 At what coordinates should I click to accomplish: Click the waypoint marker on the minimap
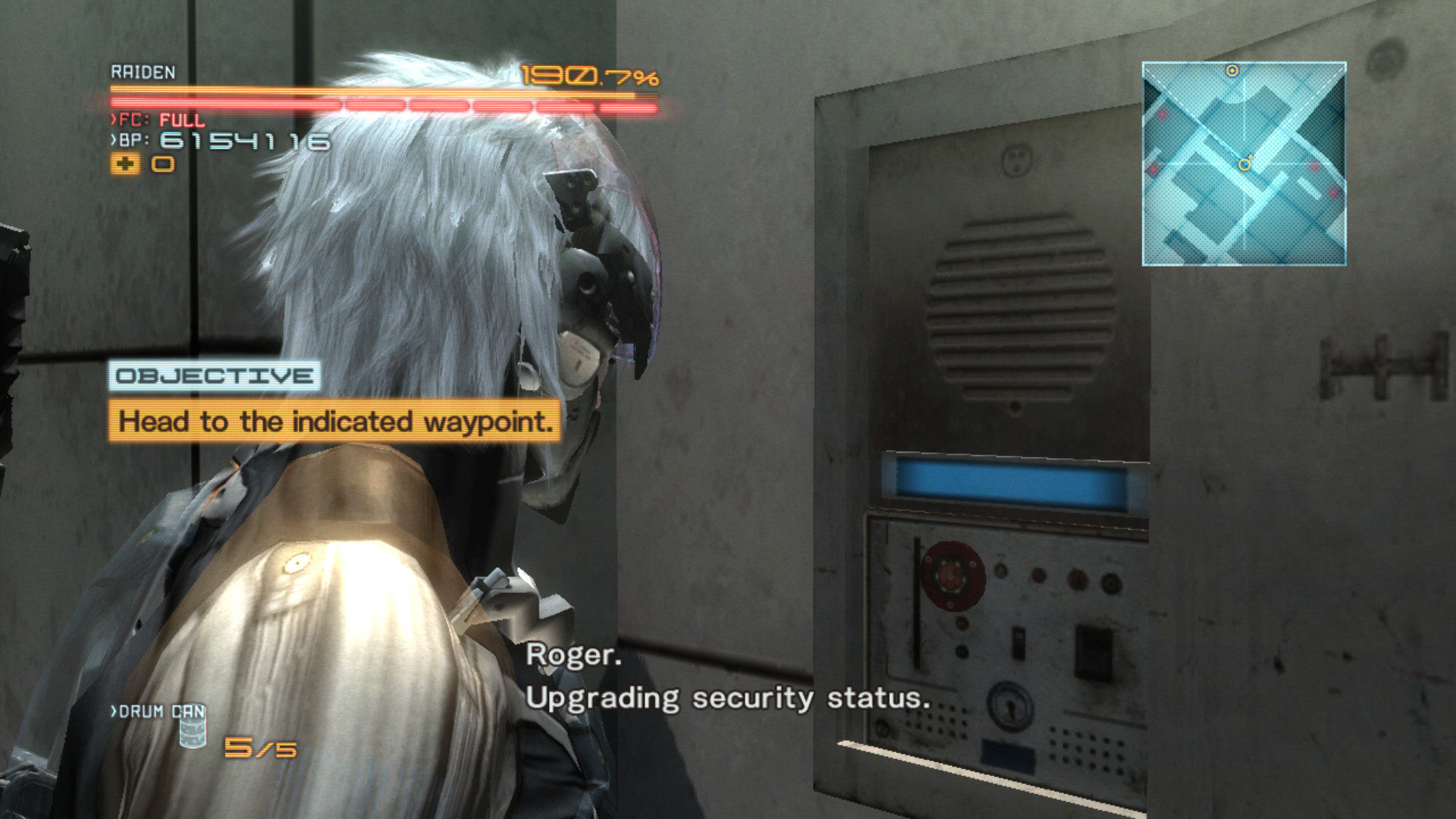tap(1232, 71)
